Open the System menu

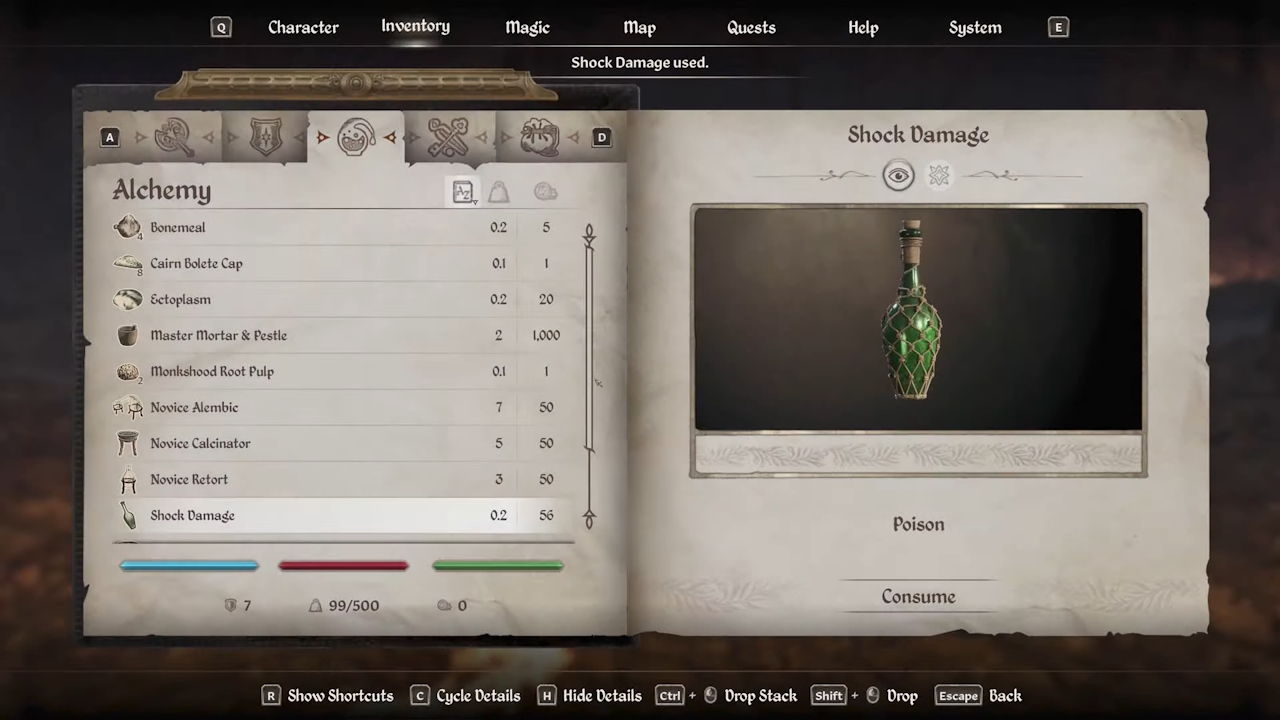(975, 27)
